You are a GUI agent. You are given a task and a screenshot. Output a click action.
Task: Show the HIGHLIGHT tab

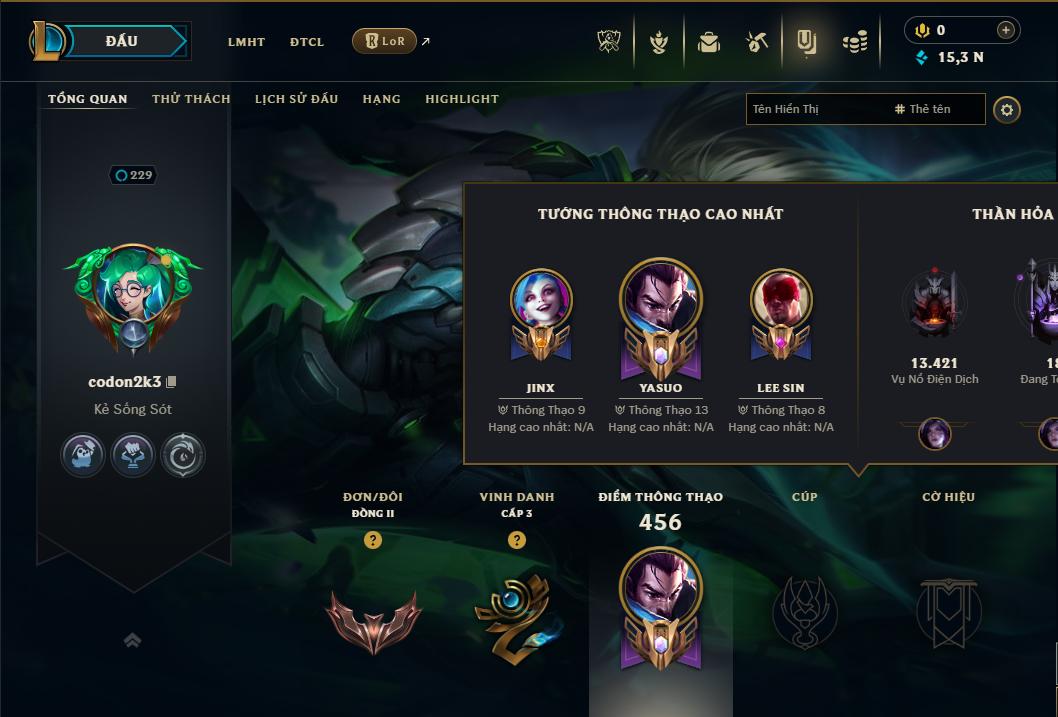(461, 99)
